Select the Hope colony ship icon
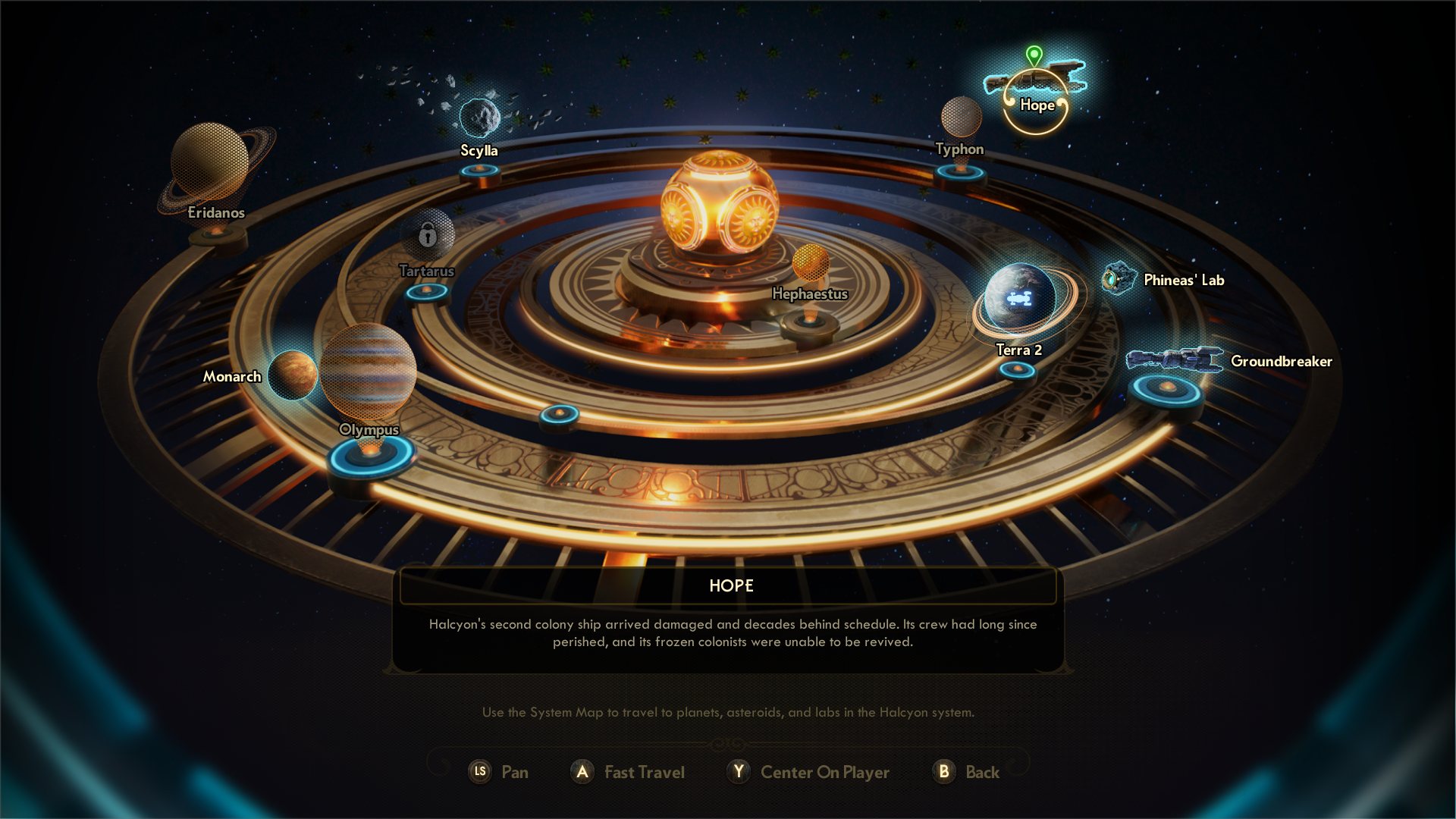Screen dimensions: 1456x819 pos(1035,80)
